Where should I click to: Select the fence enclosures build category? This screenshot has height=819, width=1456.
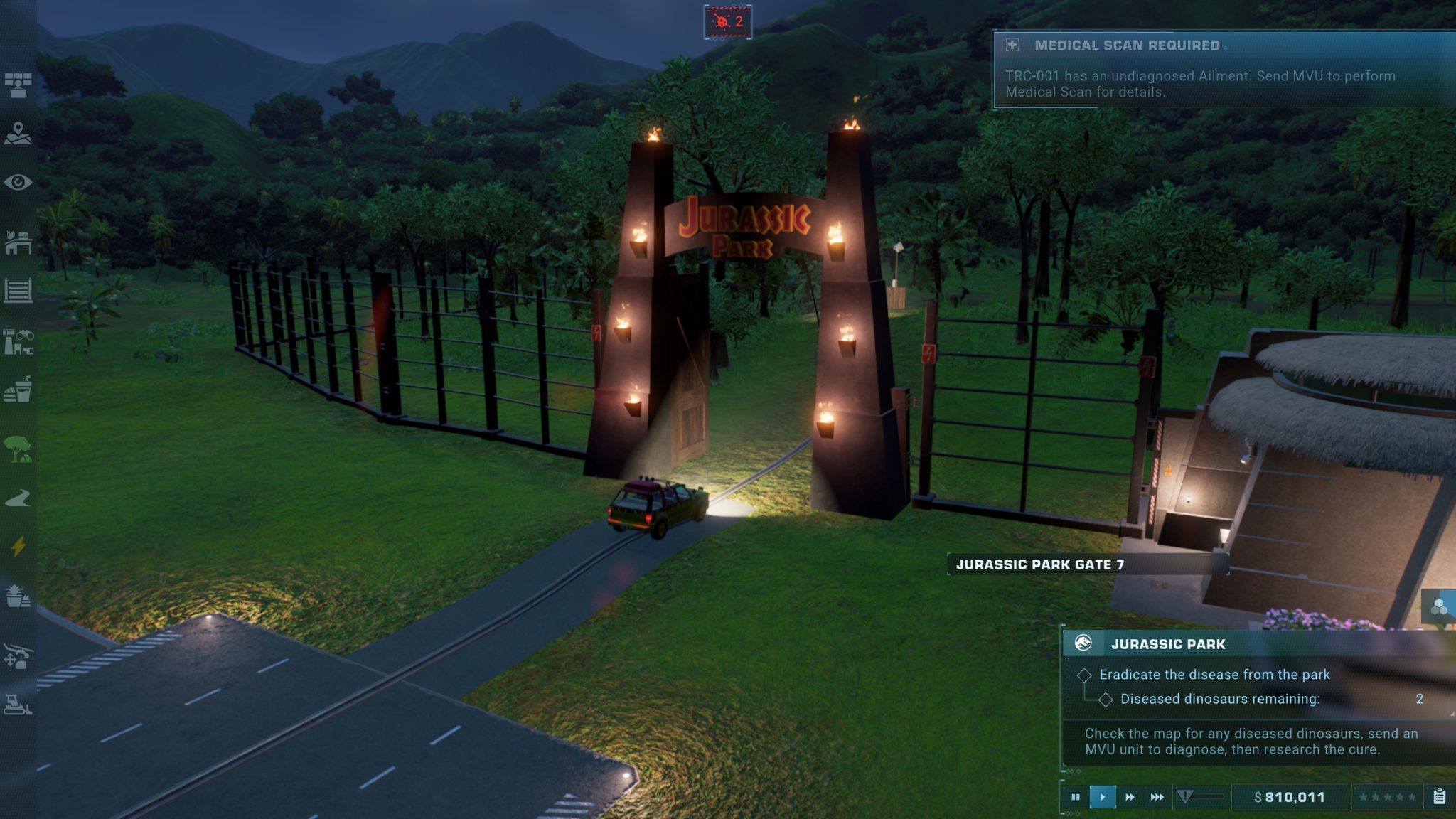point(18,291)
